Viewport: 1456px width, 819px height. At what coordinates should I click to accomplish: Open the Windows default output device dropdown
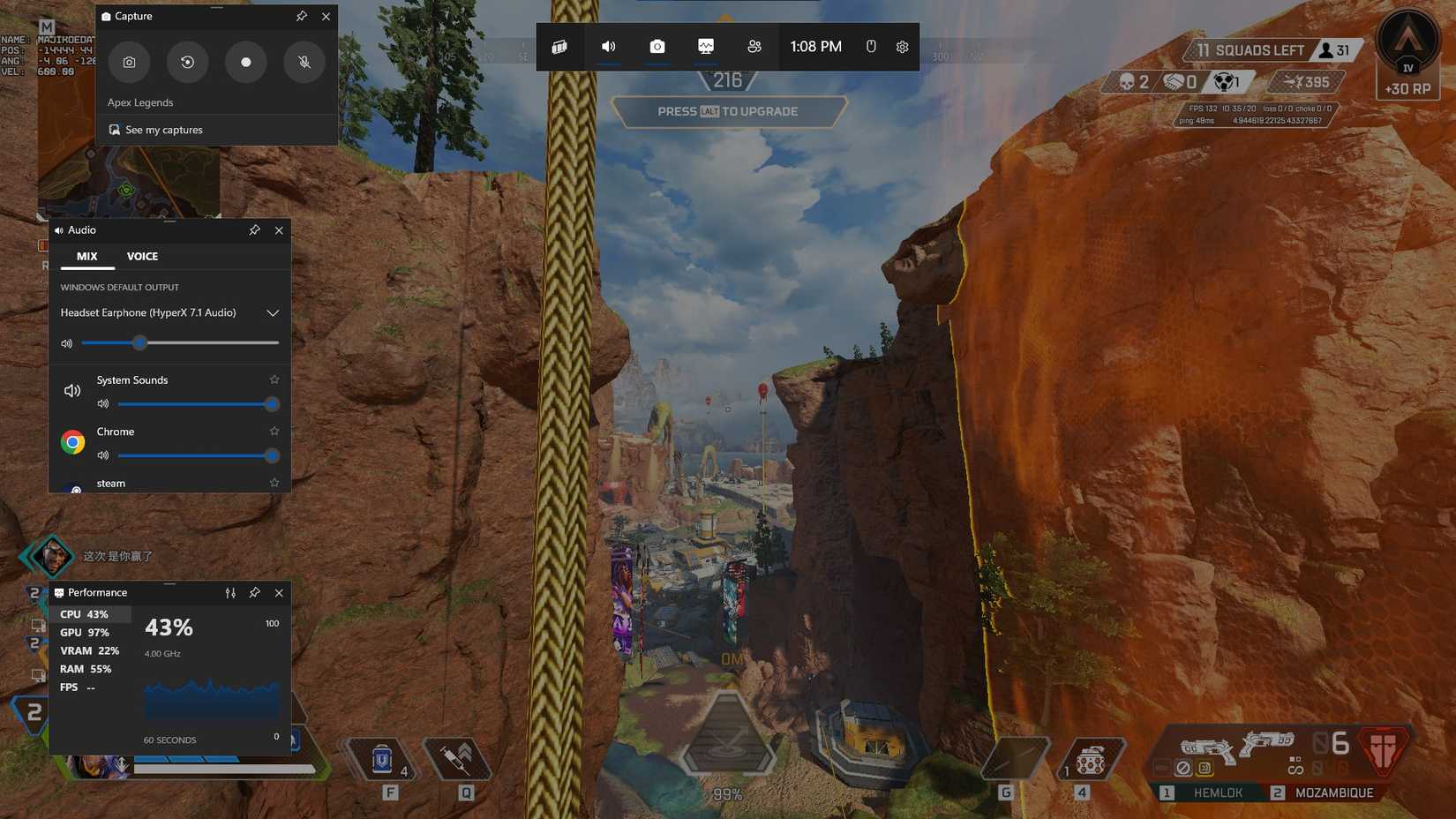(273, 312)
